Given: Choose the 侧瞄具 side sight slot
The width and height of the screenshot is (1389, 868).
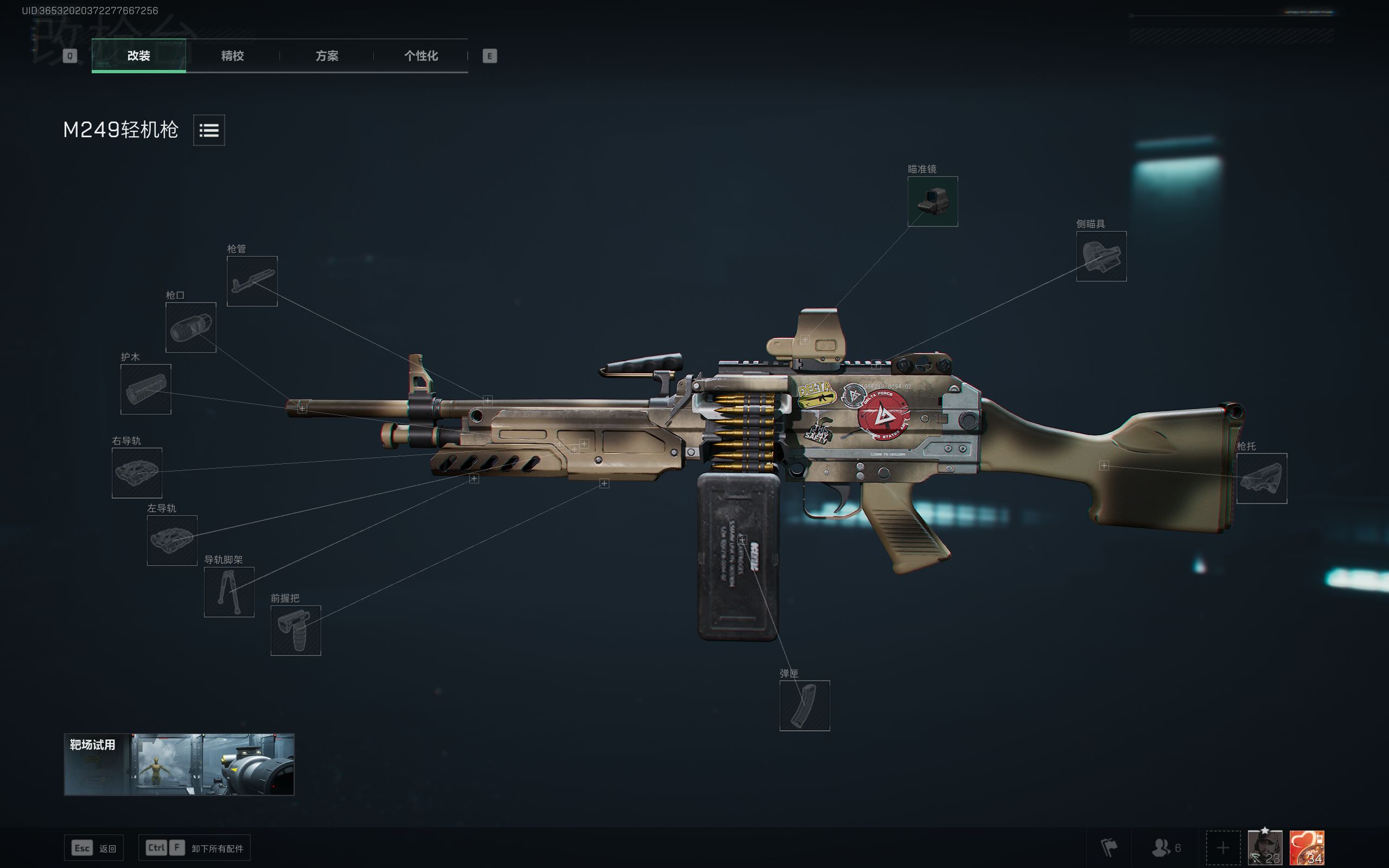Looking at the screenshot, I should pos(1101,257).
